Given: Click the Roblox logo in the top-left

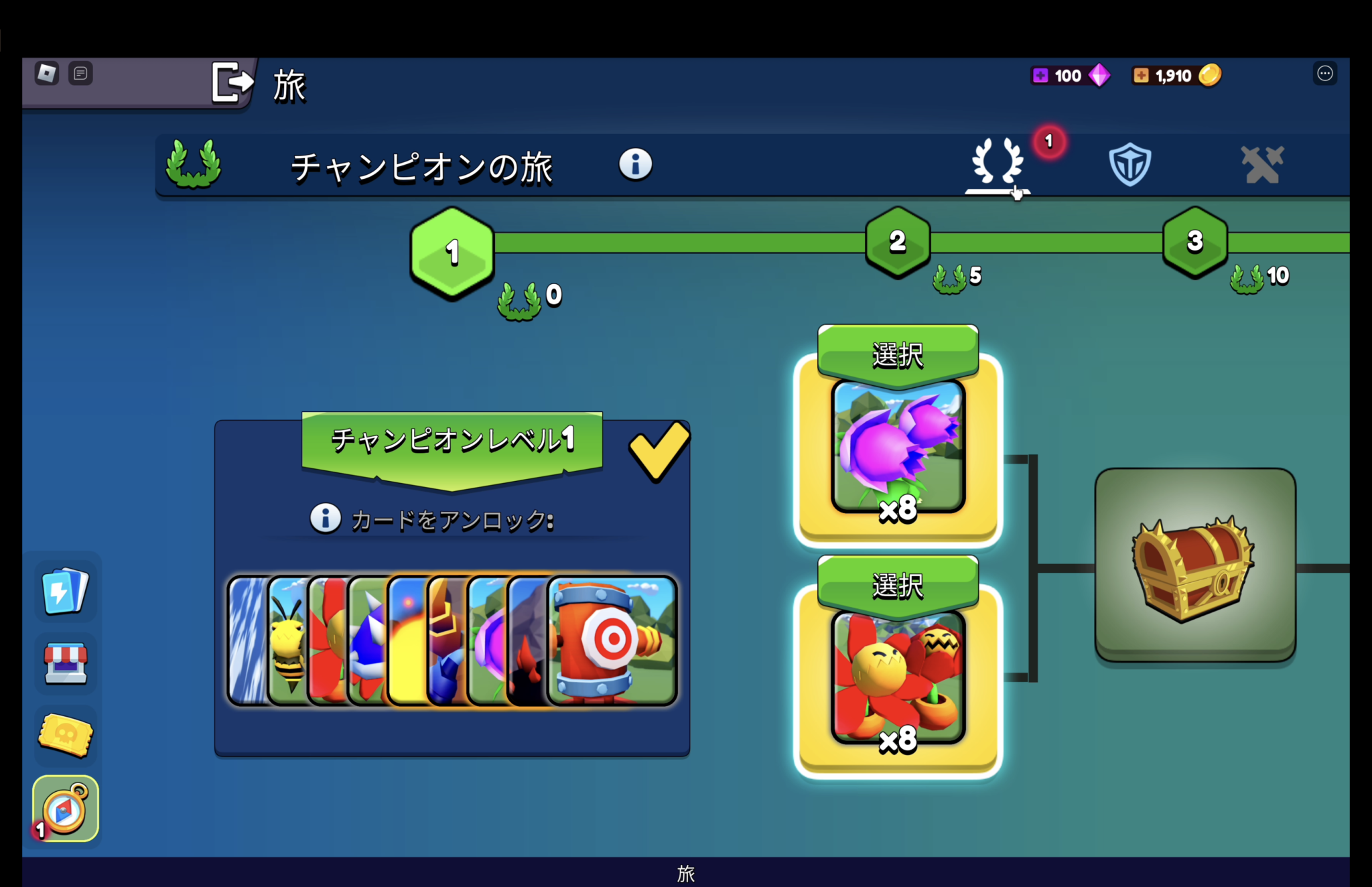Looking at the screenshot, I should (47, 72).
